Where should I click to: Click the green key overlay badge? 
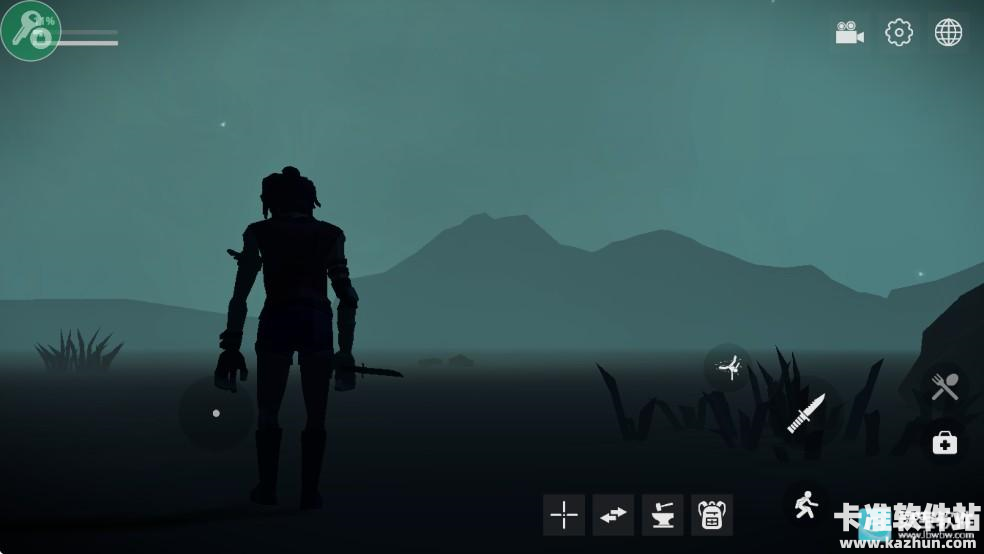click(30, 30)
